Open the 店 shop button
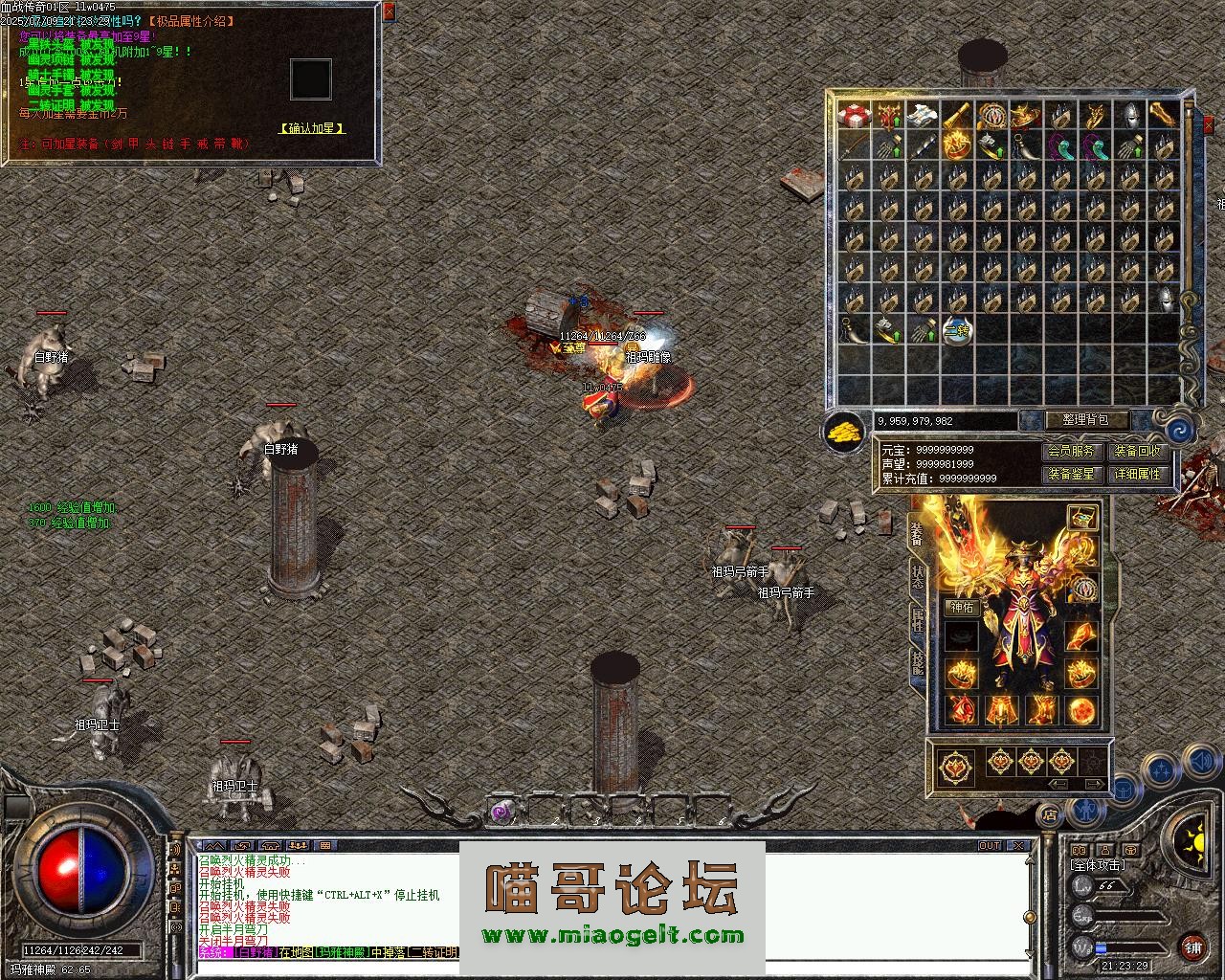 1050,814
